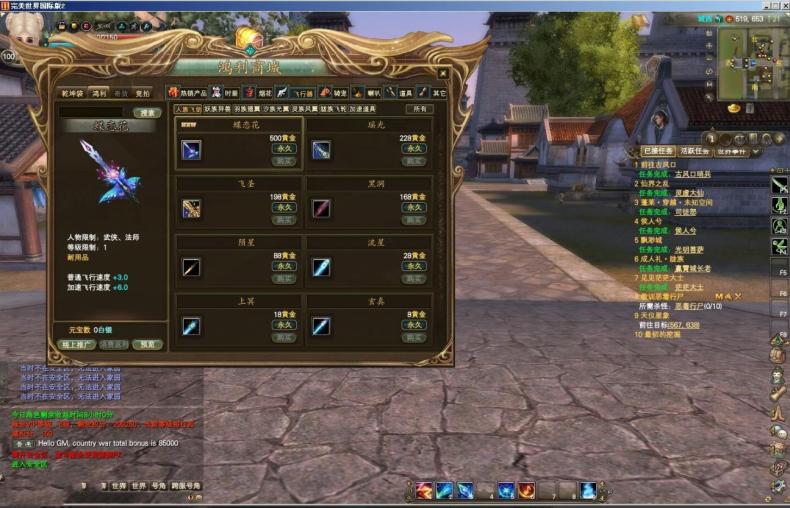
Task: Open the 骑宠 category tab
Action: point(327,93)
